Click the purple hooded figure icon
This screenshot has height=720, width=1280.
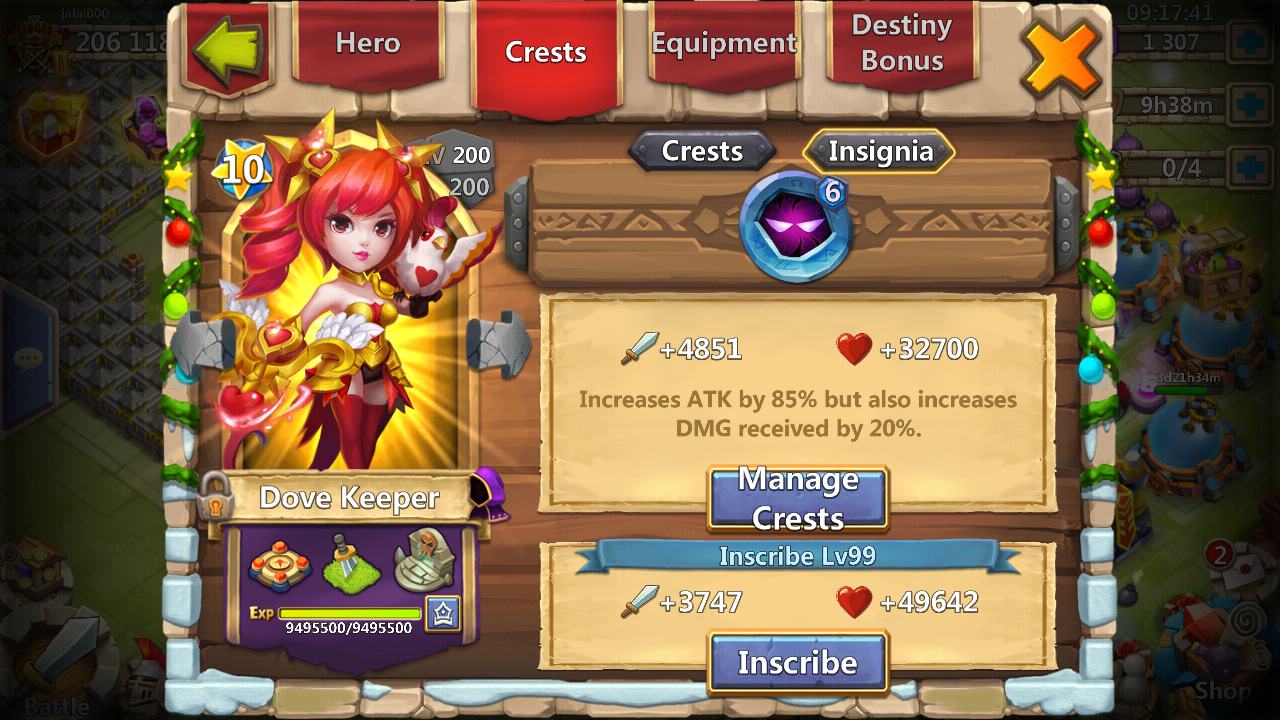tap(490, 493)
